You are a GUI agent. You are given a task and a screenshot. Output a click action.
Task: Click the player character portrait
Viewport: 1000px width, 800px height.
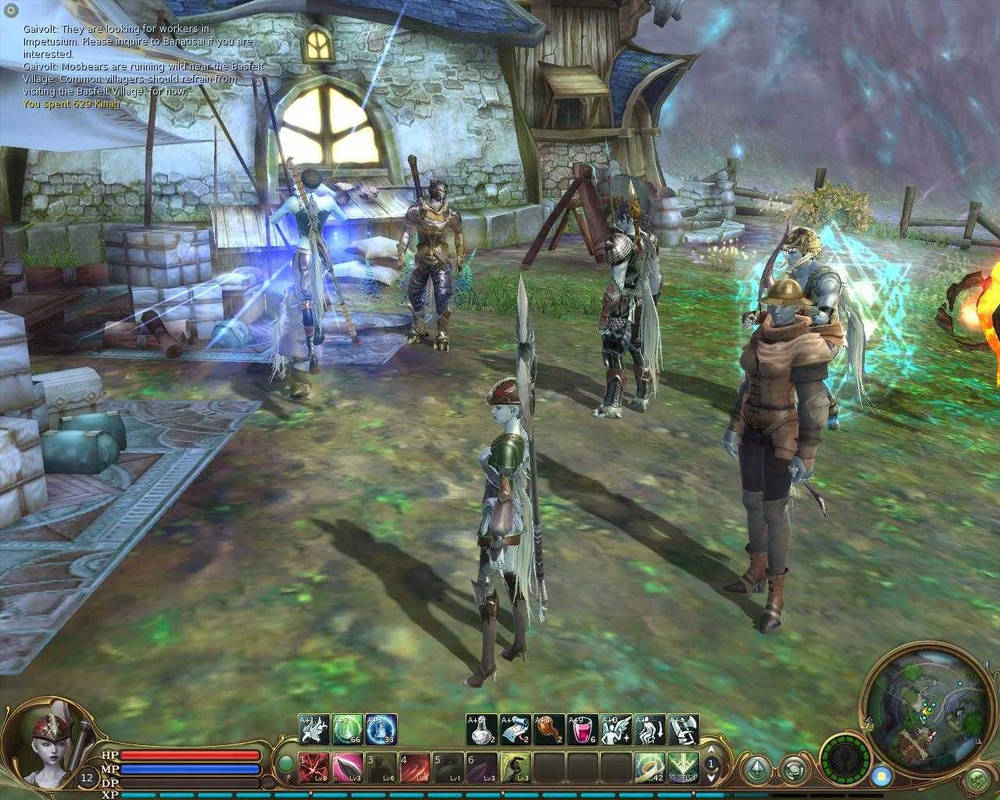(x=45, y=746)
